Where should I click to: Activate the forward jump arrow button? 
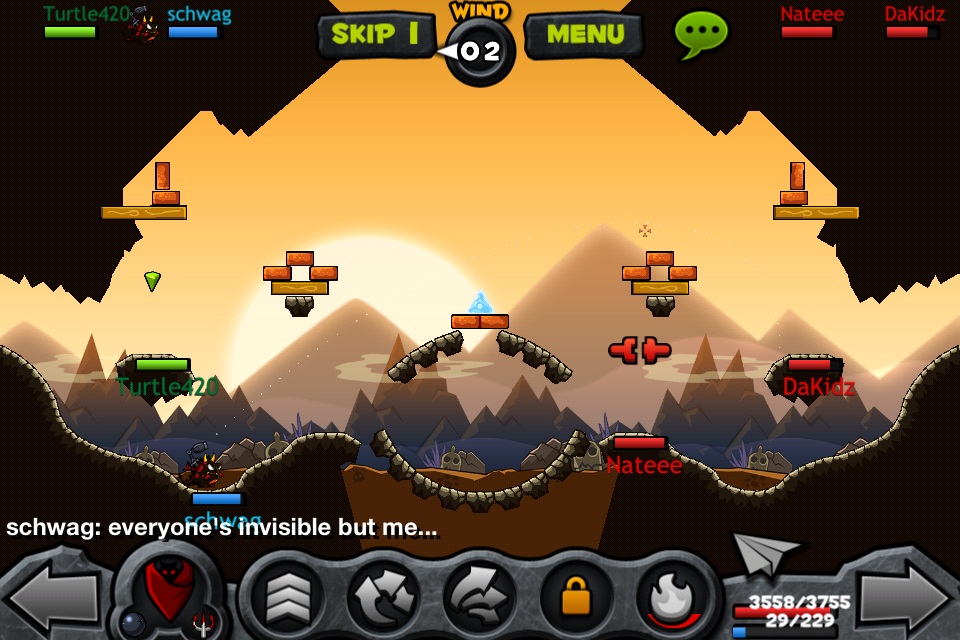coord(478,597)
